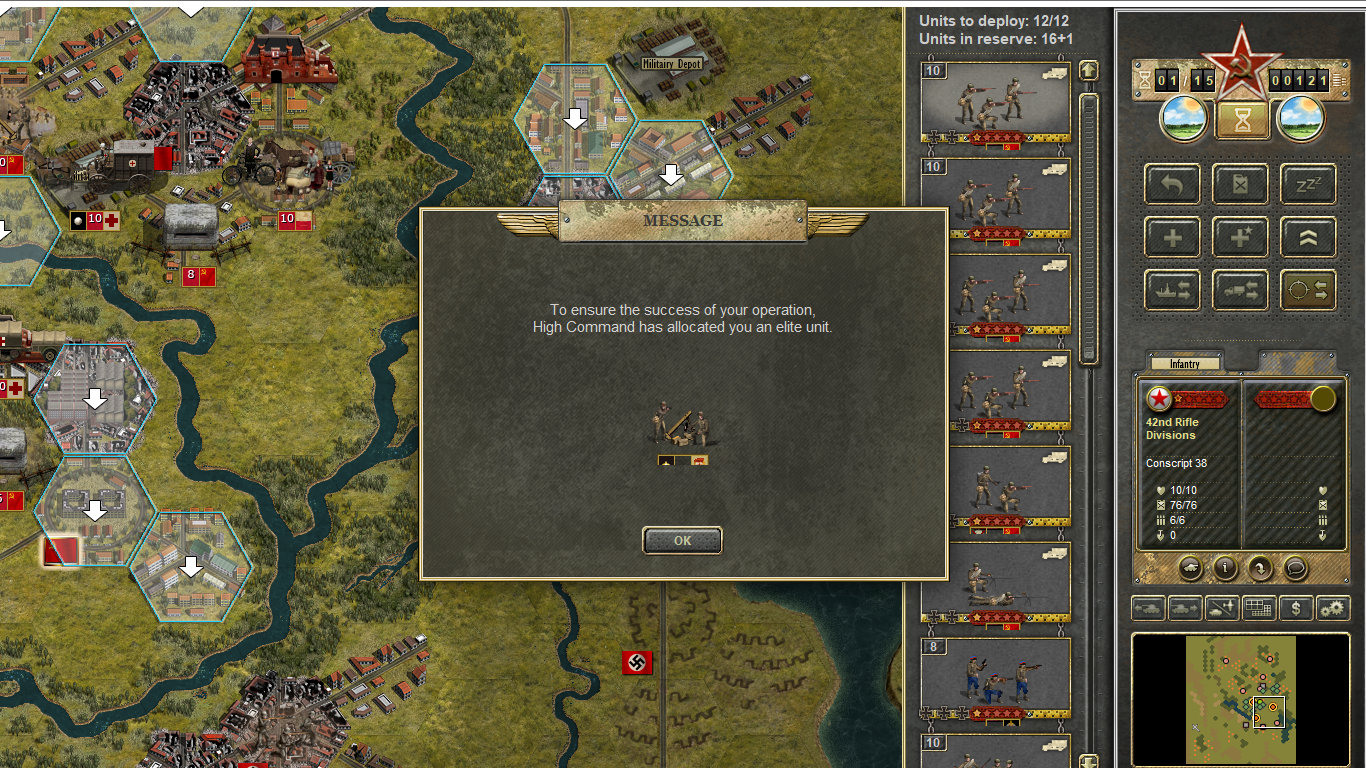1366x768 pixels.
Task: Click the crosshair switch-mode button
Action: click(x=1308, y=290)
